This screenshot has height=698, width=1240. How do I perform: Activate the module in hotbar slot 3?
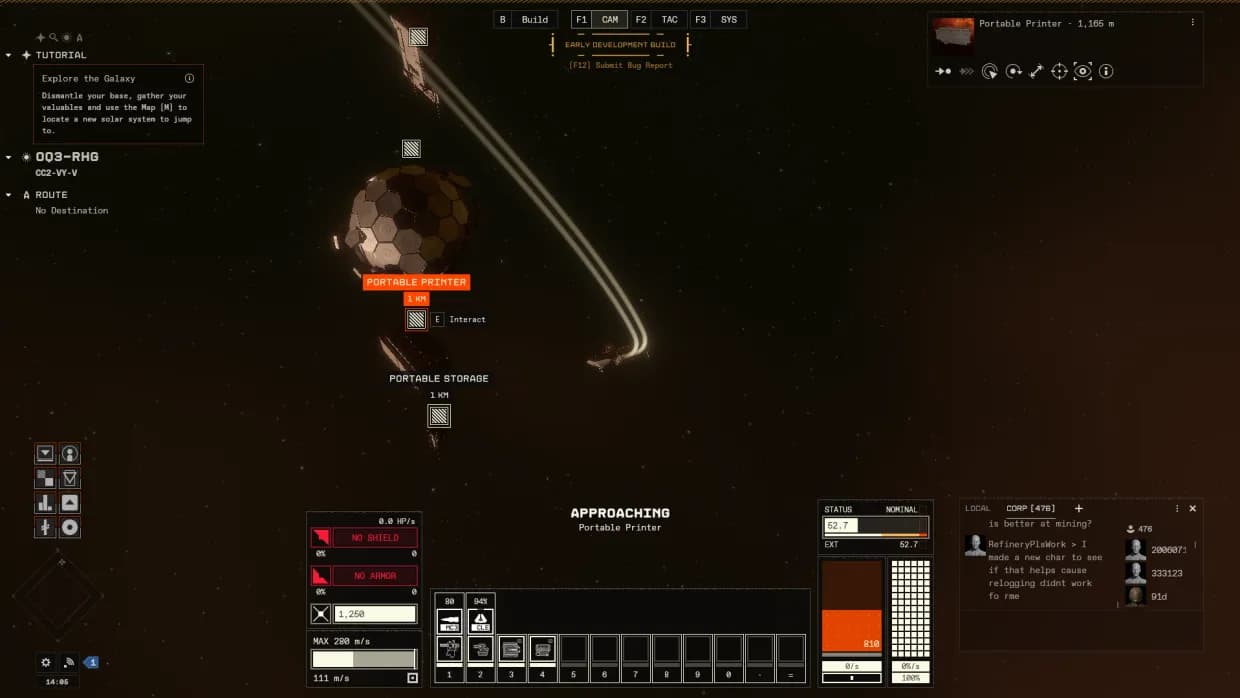511,649
